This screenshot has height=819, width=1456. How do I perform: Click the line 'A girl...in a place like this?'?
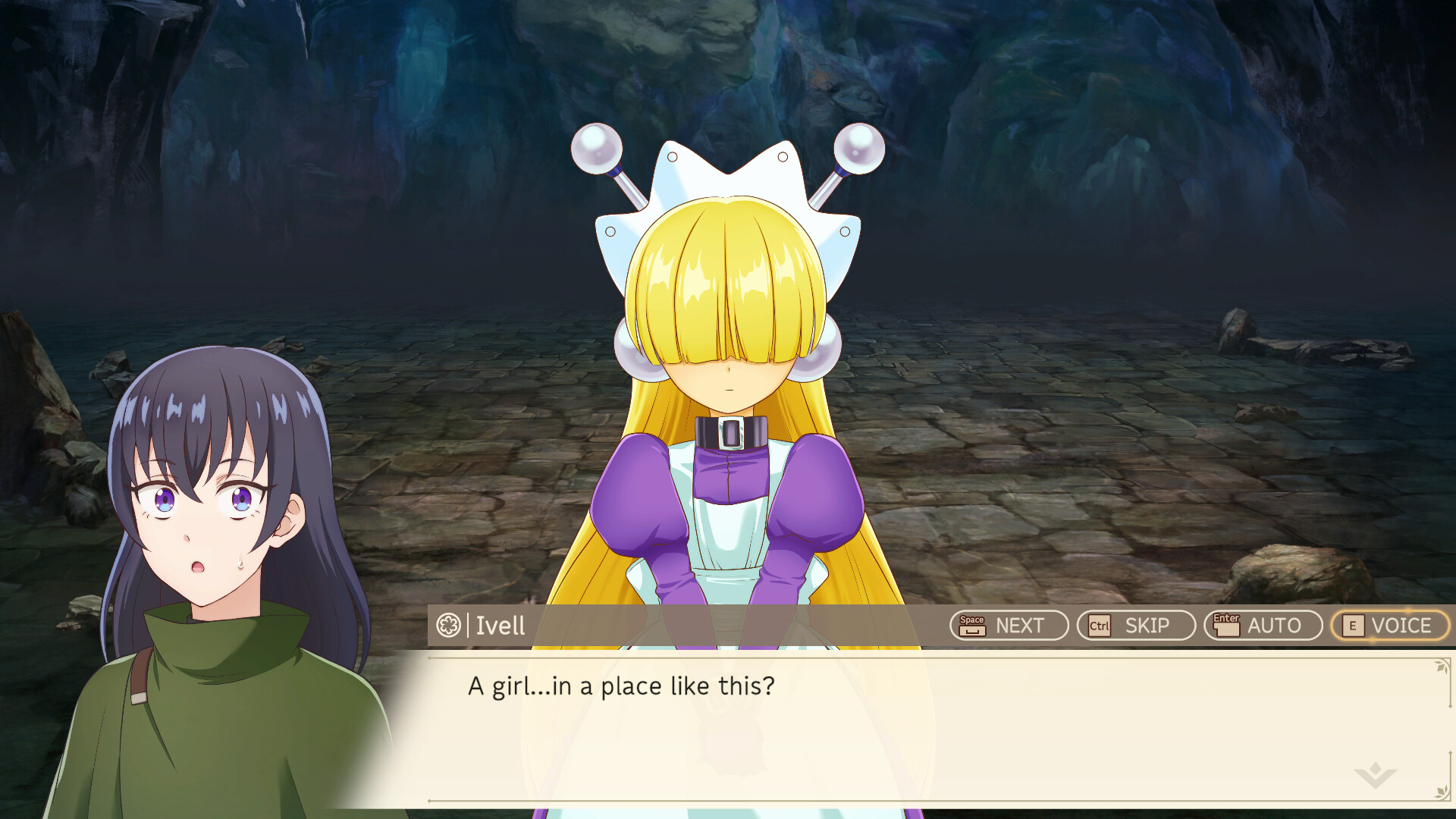(x=622, y=685)
